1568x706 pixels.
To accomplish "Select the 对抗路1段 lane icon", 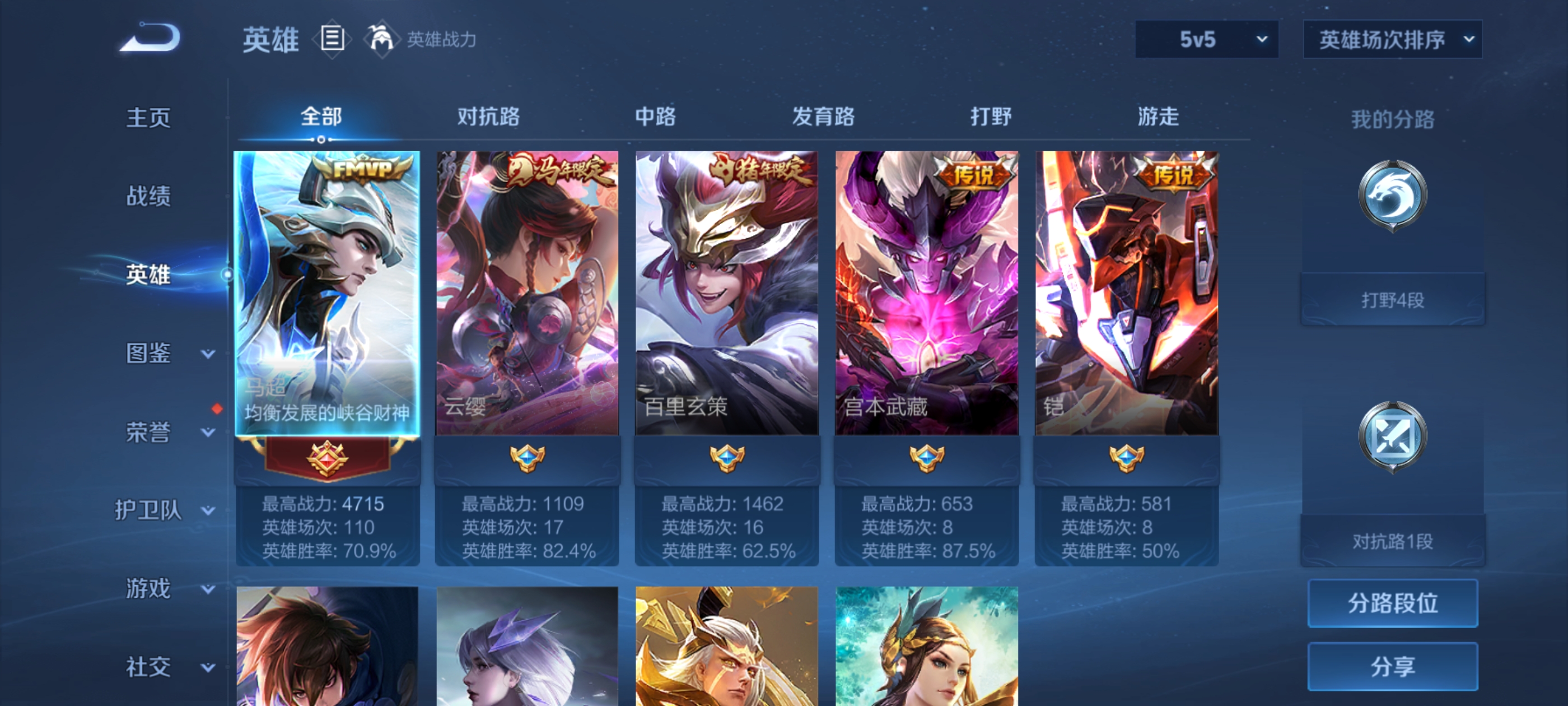I will point(1394,435).
